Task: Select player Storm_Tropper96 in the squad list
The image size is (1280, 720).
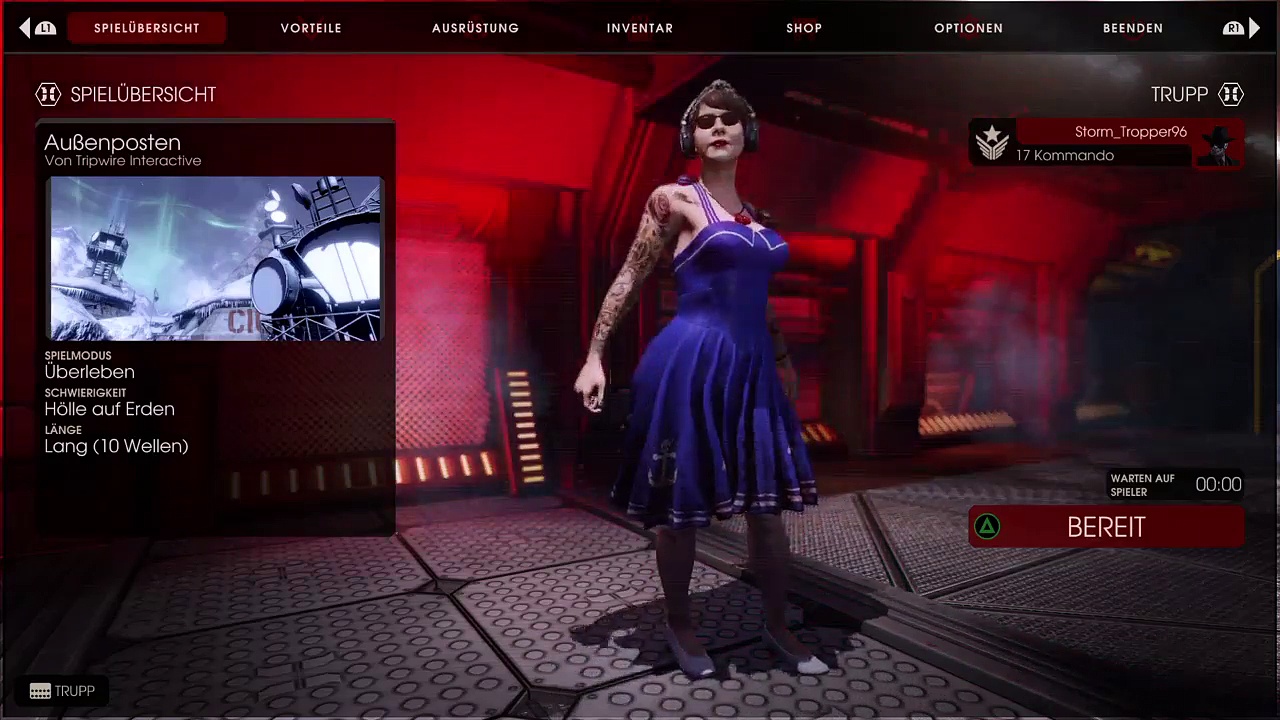Action: [1107, 143]
